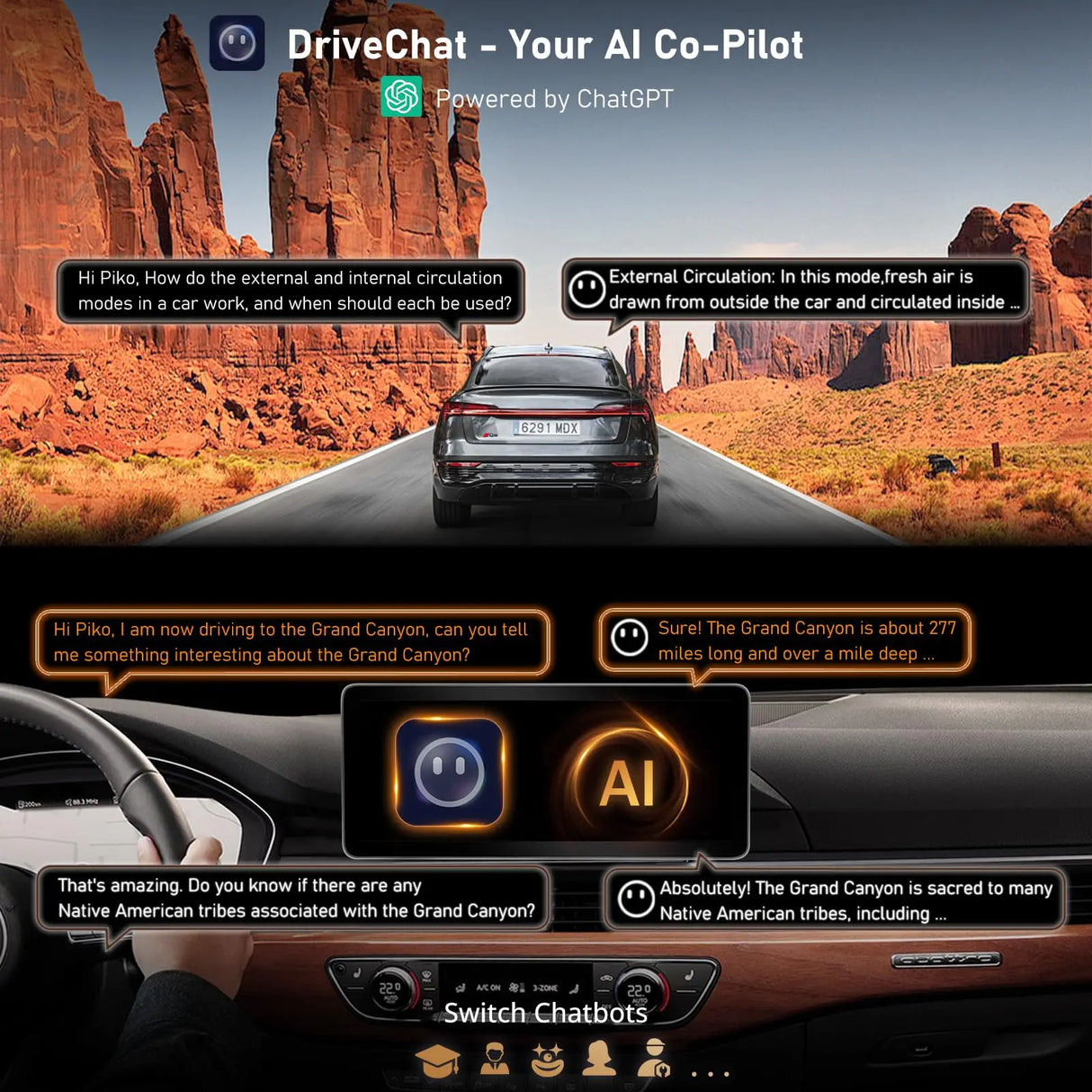Tap the glowing AI icon on the car screen
The height and width of the screenshot is (1092, 1092).
627,781
